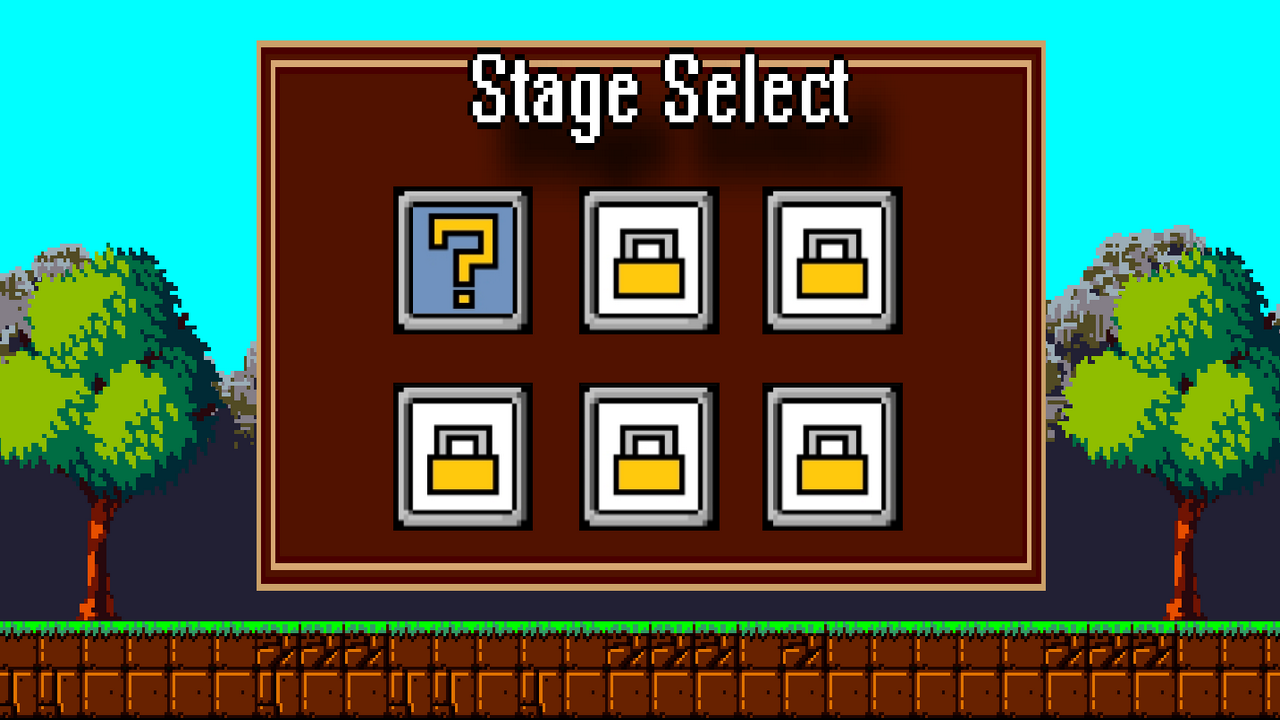Click the locked padlock tile beside the question mark
This screenshot has height=720, width=1280.
coord(647,259)
